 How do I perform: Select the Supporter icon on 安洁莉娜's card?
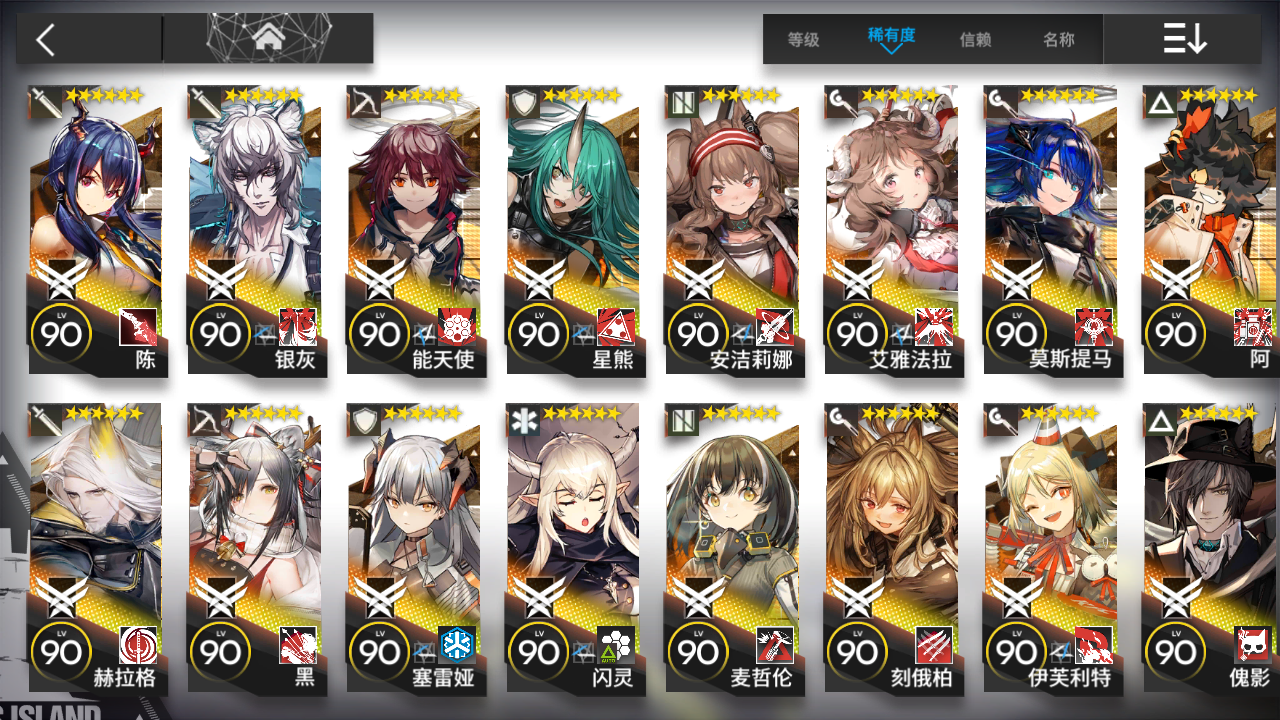point(682,101)
